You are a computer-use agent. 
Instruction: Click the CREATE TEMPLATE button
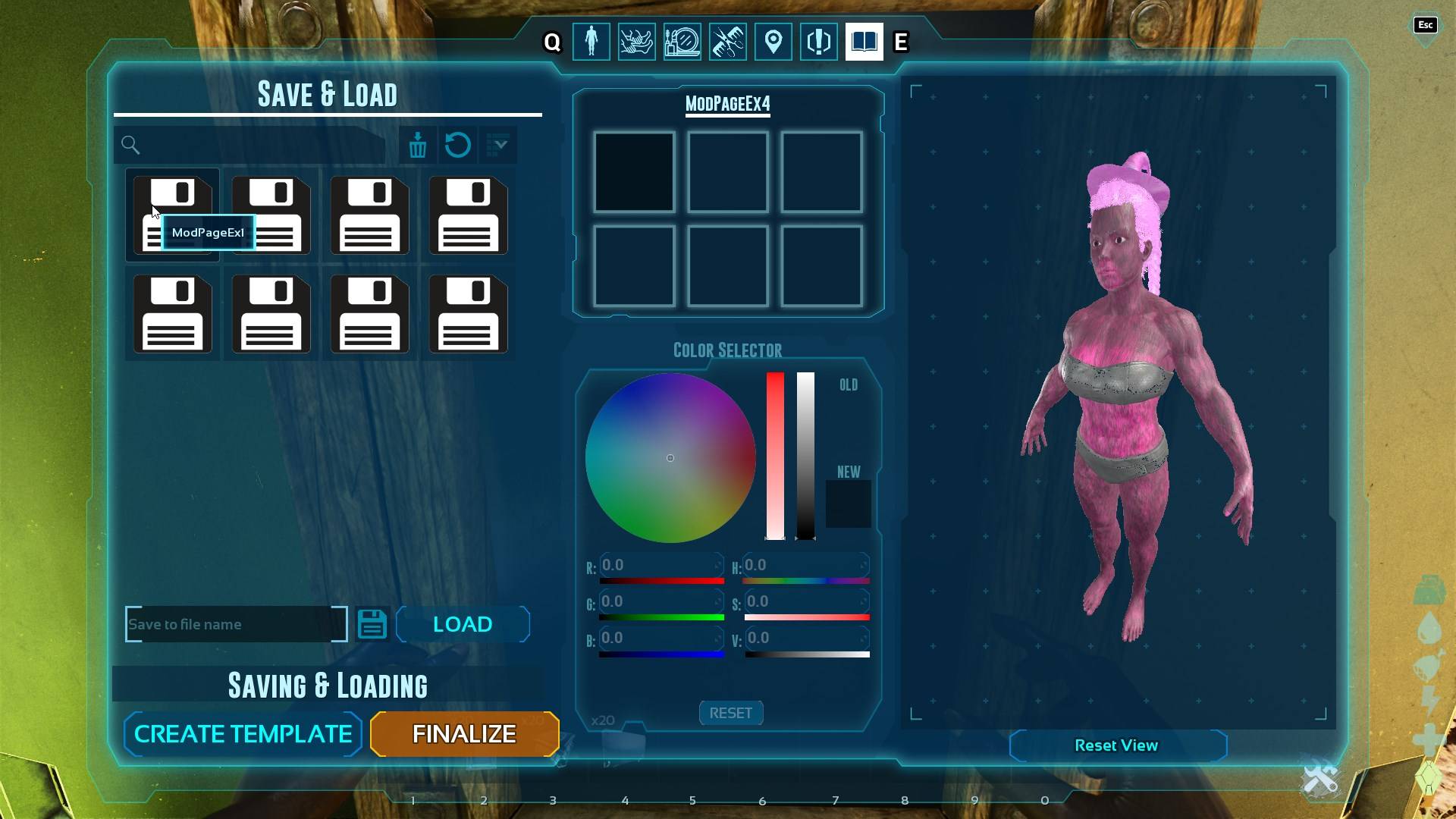242,733
